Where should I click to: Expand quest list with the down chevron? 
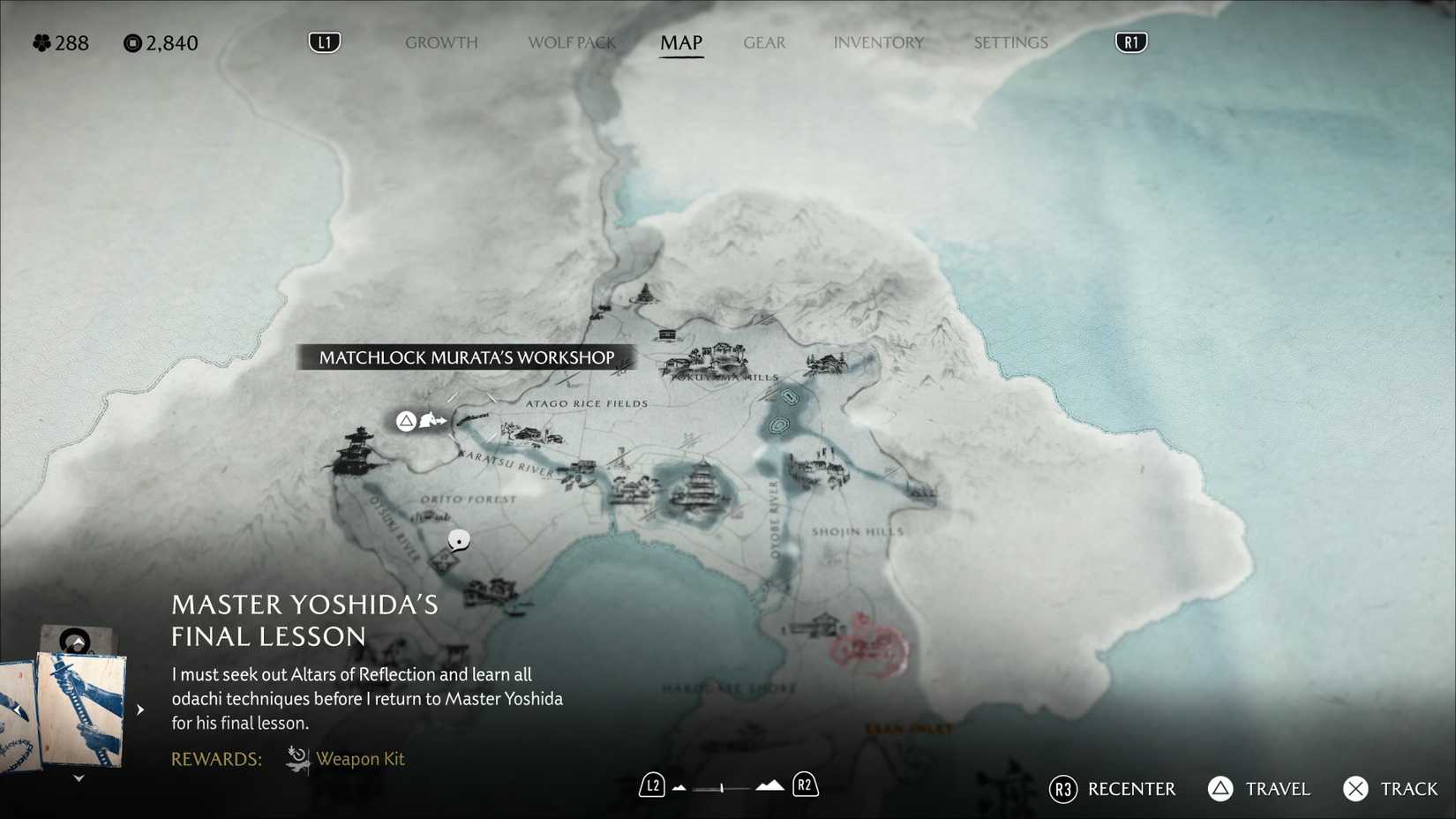point(79,778)
